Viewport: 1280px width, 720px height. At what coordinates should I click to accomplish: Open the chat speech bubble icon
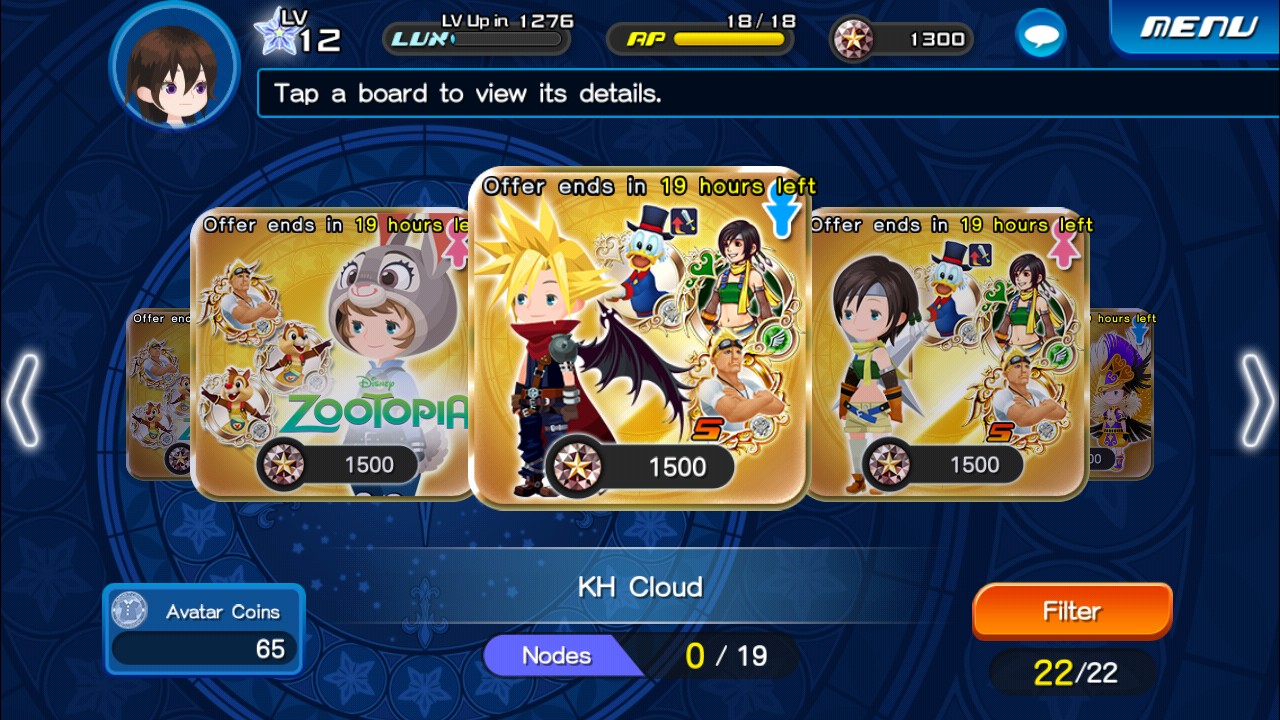1040,37
